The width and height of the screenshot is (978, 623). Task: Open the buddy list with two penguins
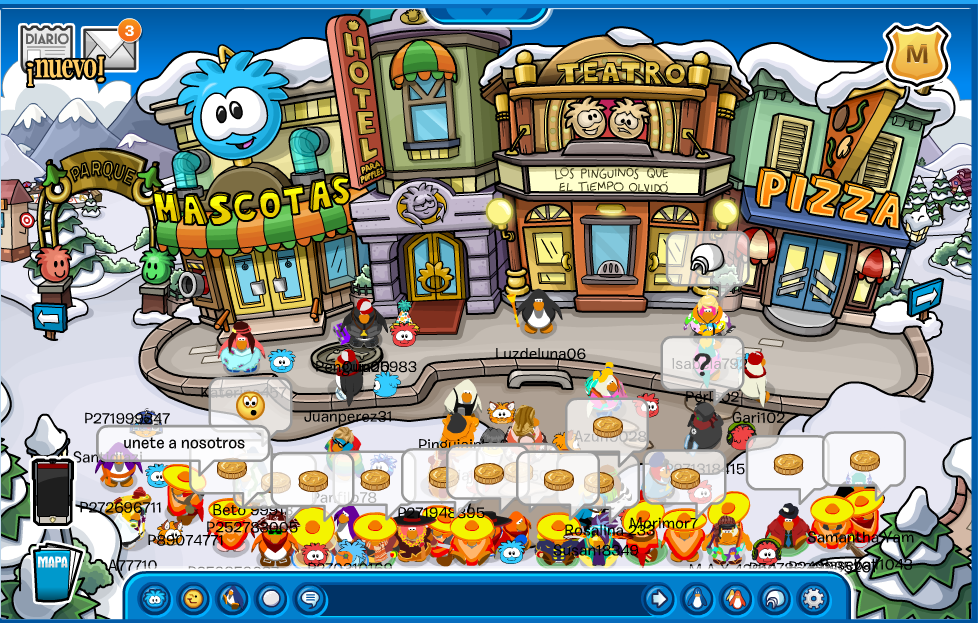pos(736,599)
